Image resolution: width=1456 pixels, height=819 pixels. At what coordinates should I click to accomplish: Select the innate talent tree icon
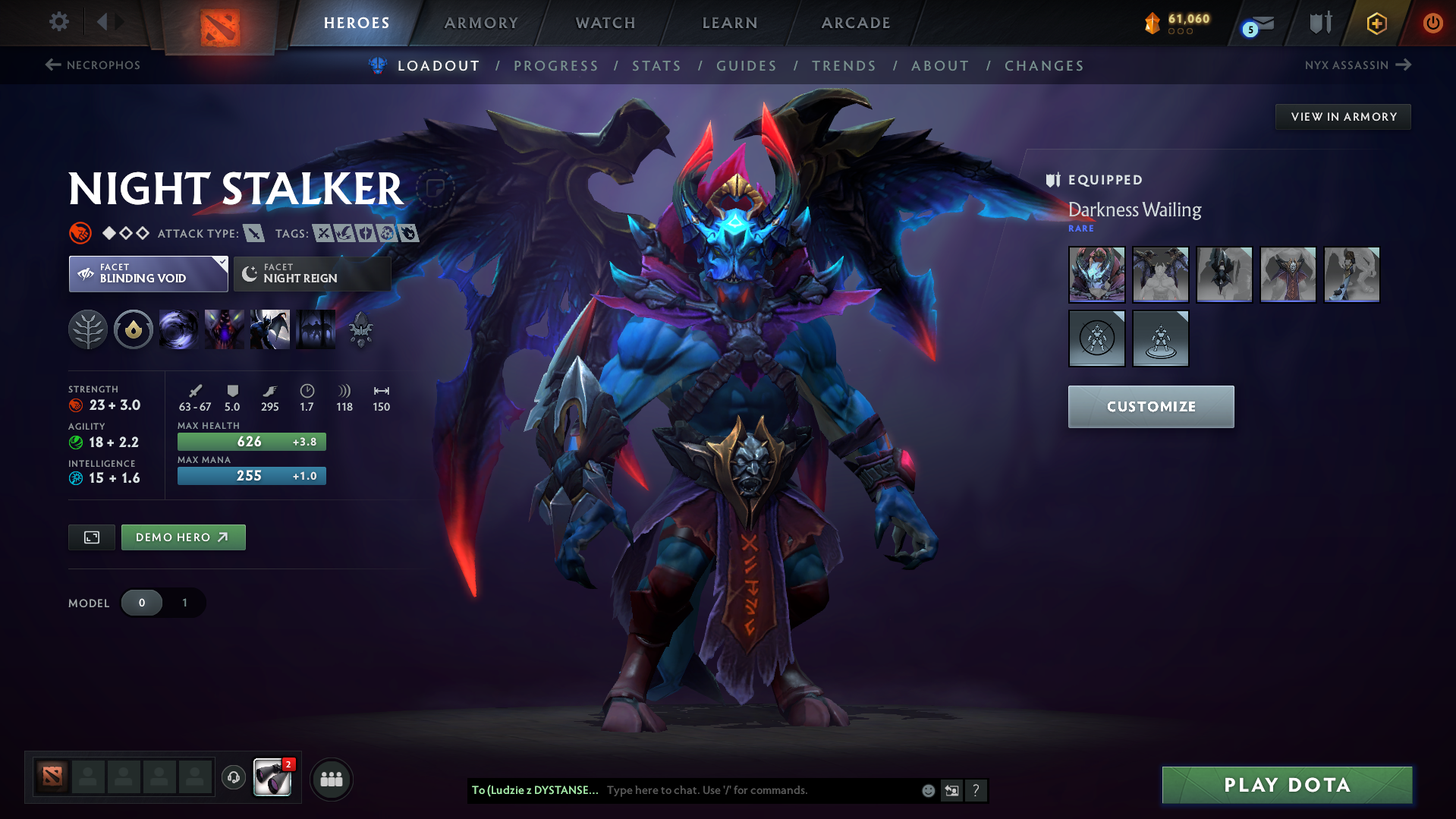coord(88,329)
